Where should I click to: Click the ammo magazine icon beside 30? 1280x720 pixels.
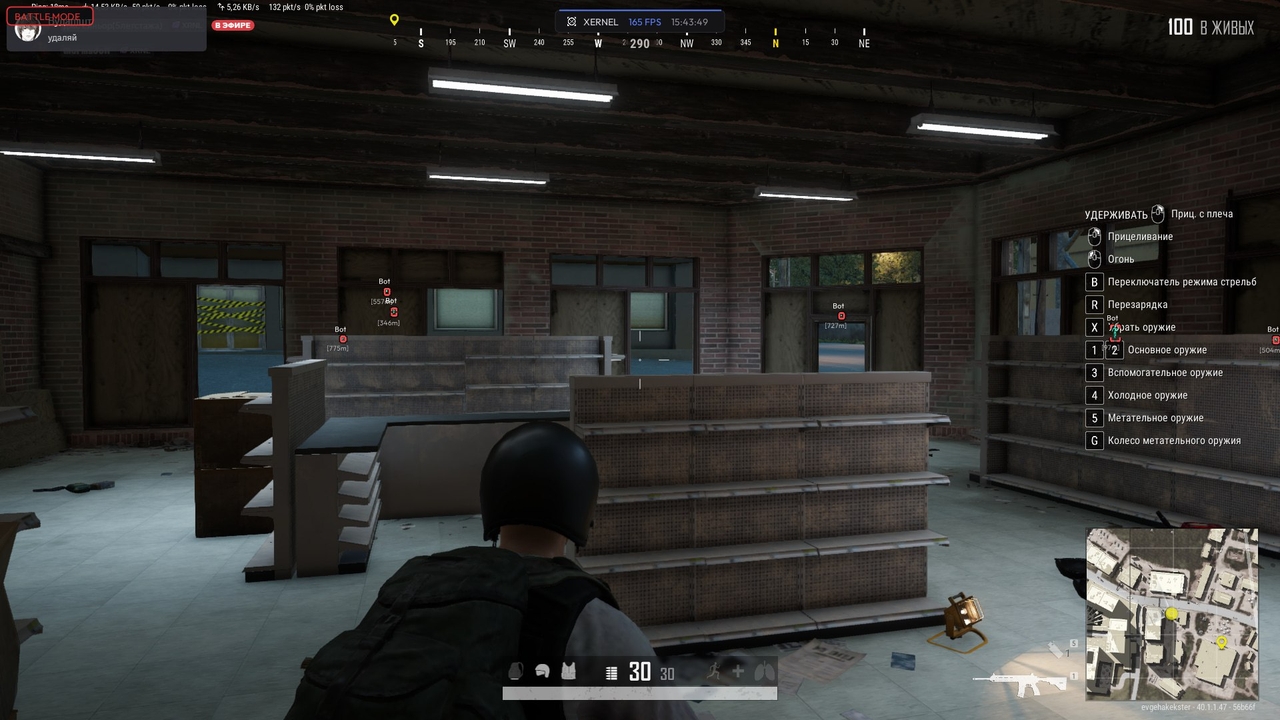click(x=611, y=672)
